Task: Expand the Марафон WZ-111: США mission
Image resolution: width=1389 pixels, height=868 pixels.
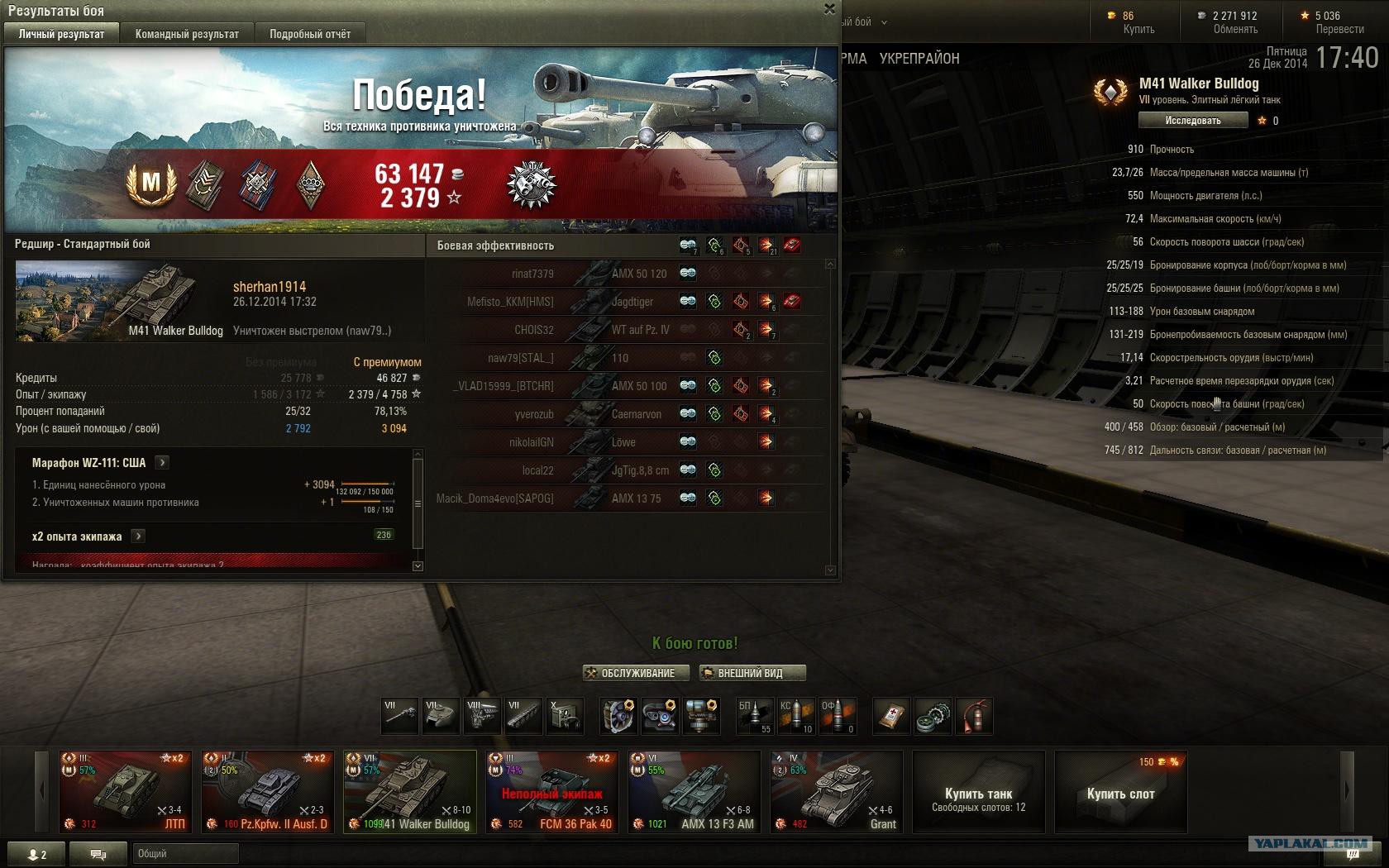Action: pos(162,463)
